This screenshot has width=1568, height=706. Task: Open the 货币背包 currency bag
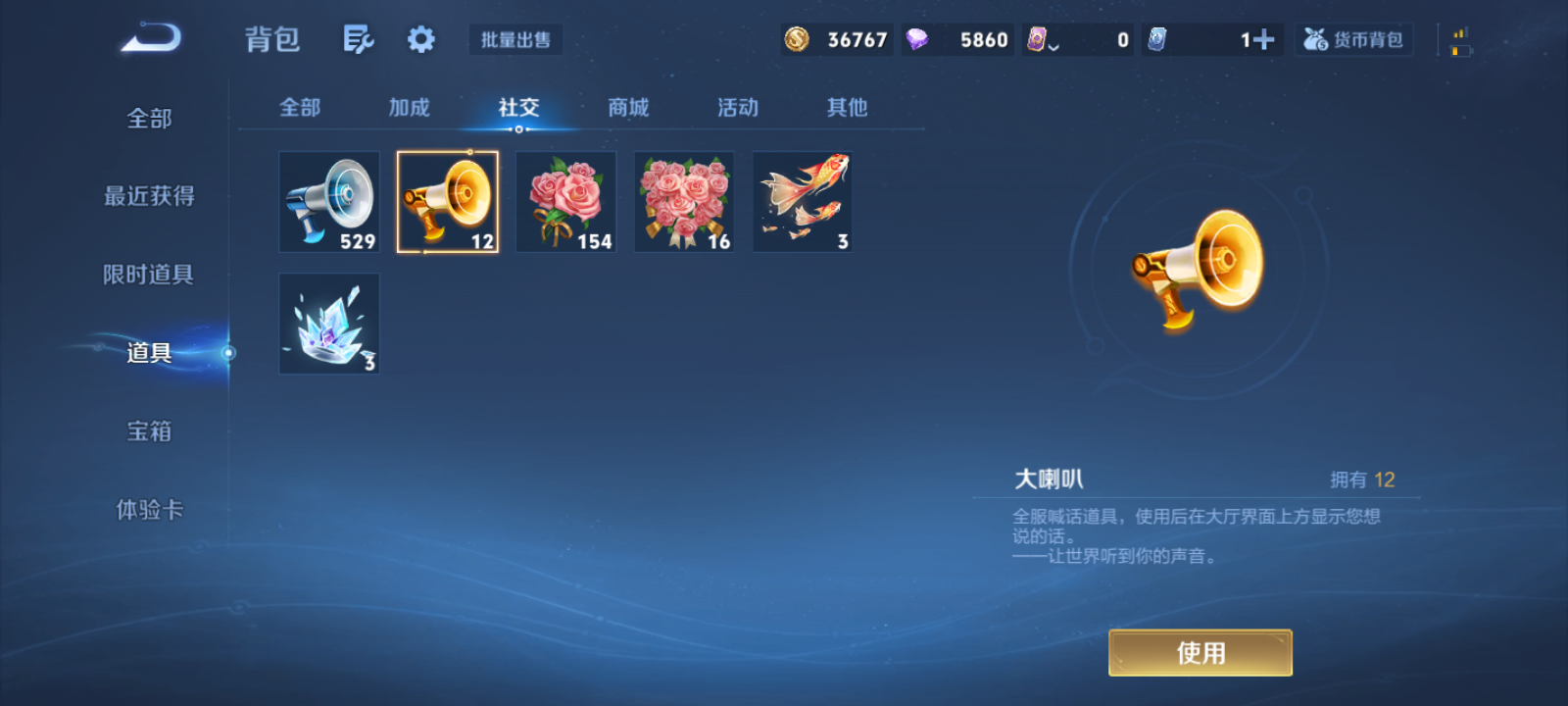click(x=1354, y=39)
